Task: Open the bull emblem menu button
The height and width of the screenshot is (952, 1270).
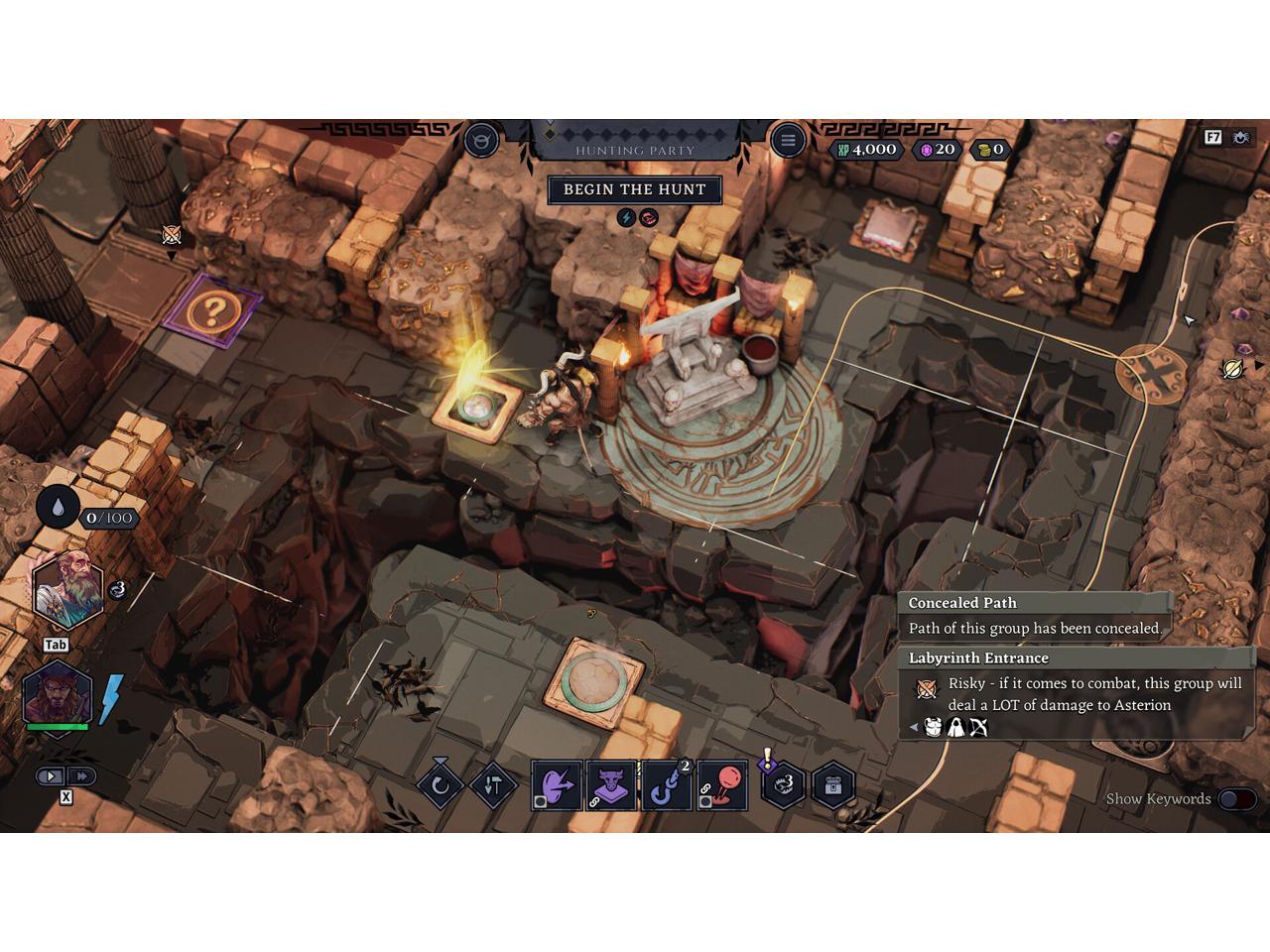Action: pyautogui.click(x=482, y=141)
